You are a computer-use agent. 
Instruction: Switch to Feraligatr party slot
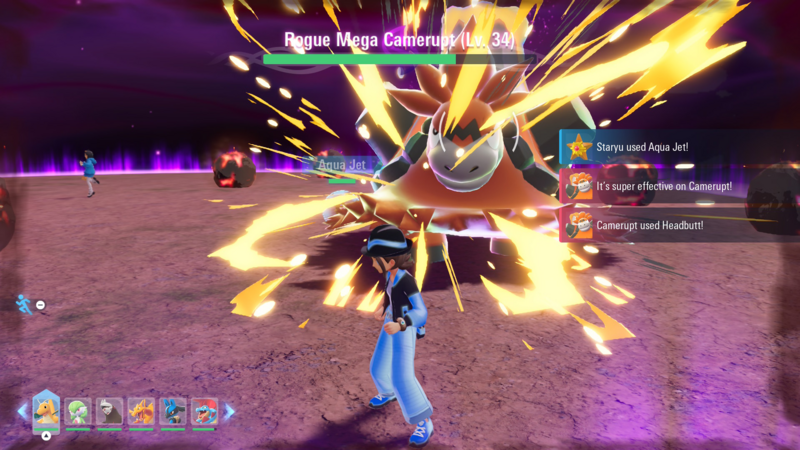pyautogui.click(x=204, y=412)
